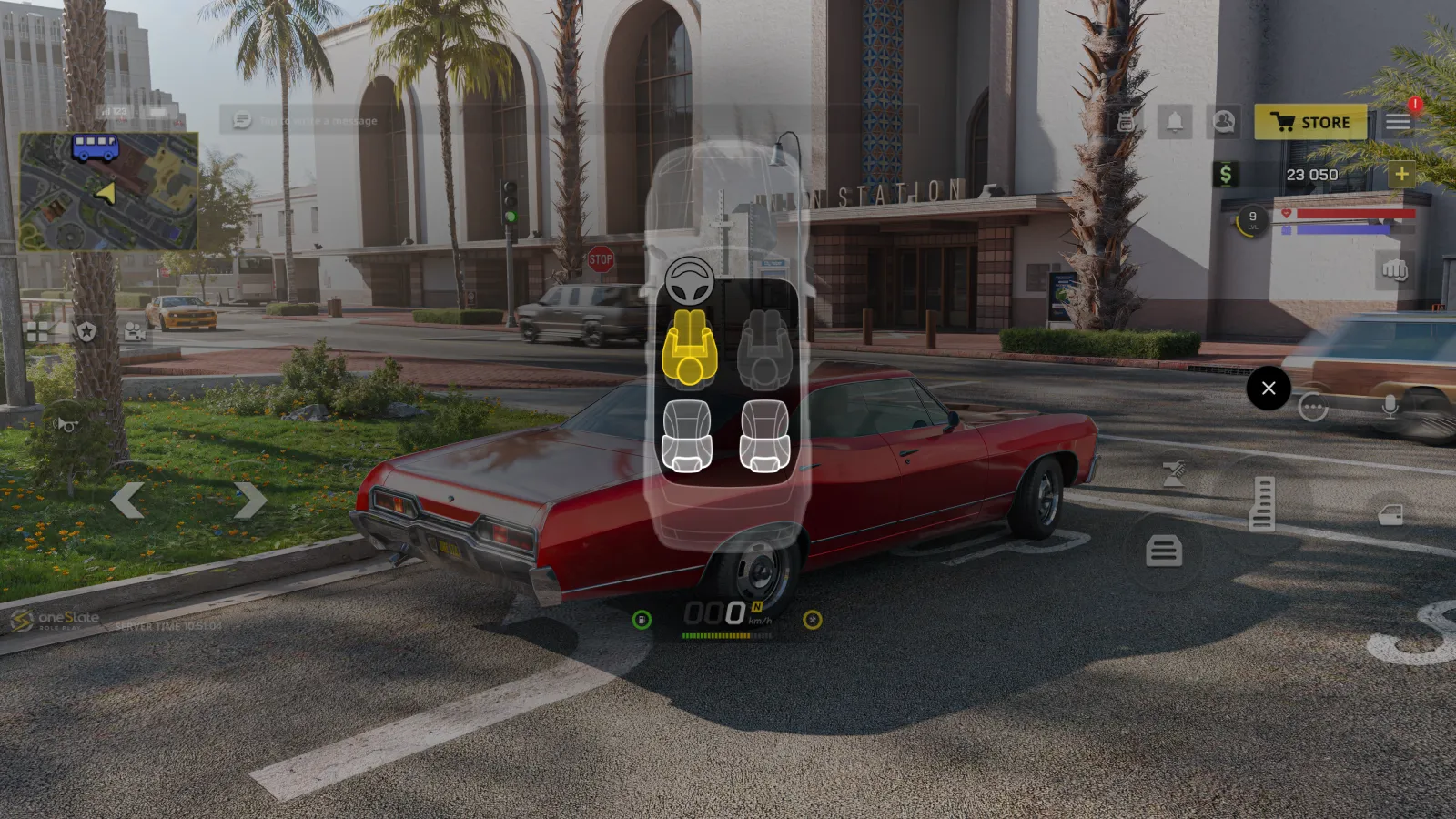This screenshot has height=819, width=1456.
Task: Steer left with the left arrow
Action: tap(127, 500)
